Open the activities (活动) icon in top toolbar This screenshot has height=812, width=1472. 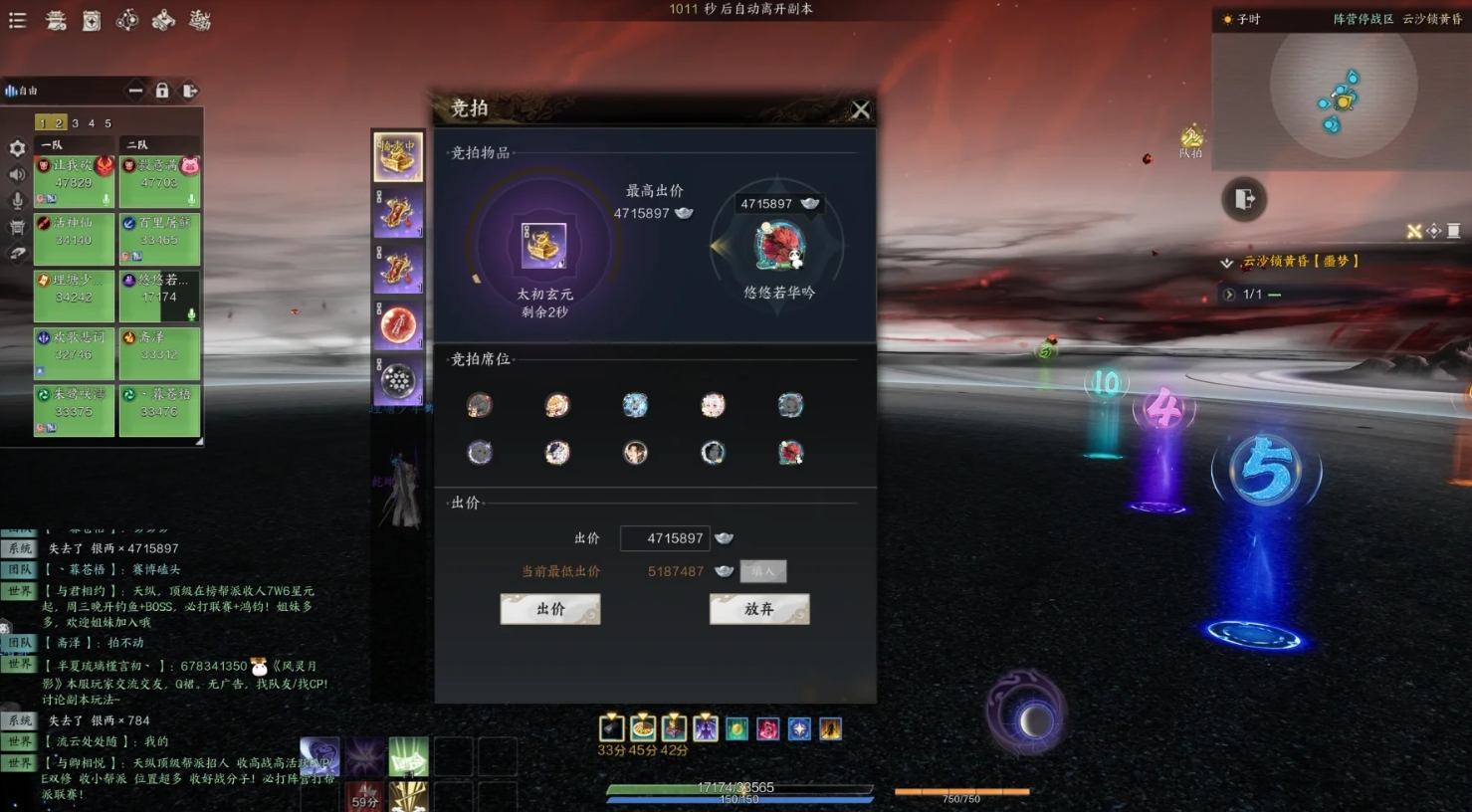tap(199, 20)
